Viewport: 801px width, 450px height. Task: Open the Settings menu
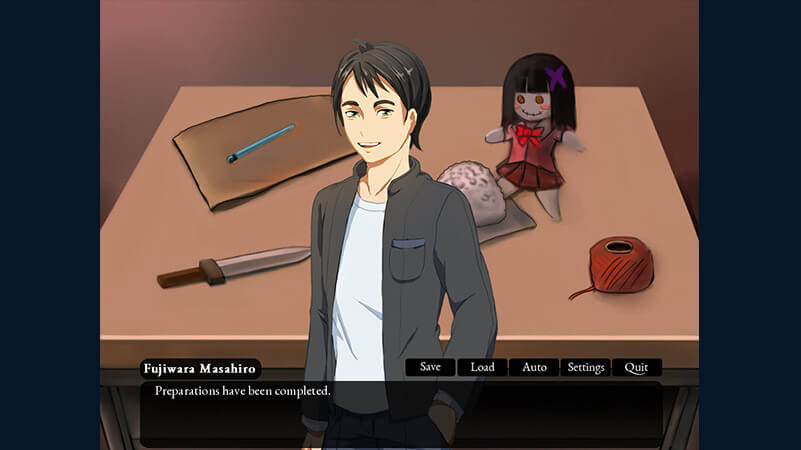[x=586, y=367]
